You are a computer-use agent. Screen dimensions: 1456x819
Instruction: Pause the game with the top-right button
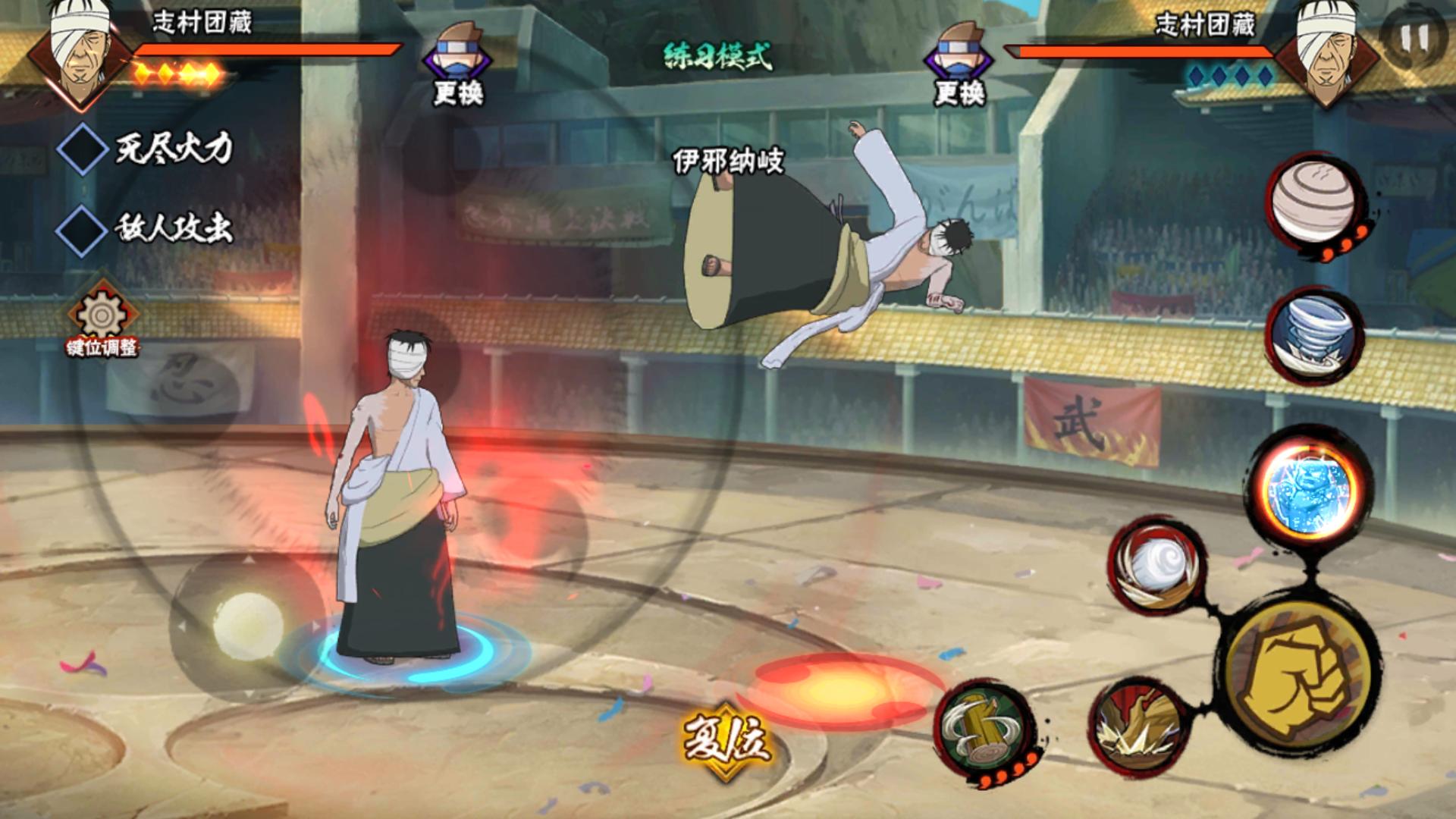click(1416, 38)
